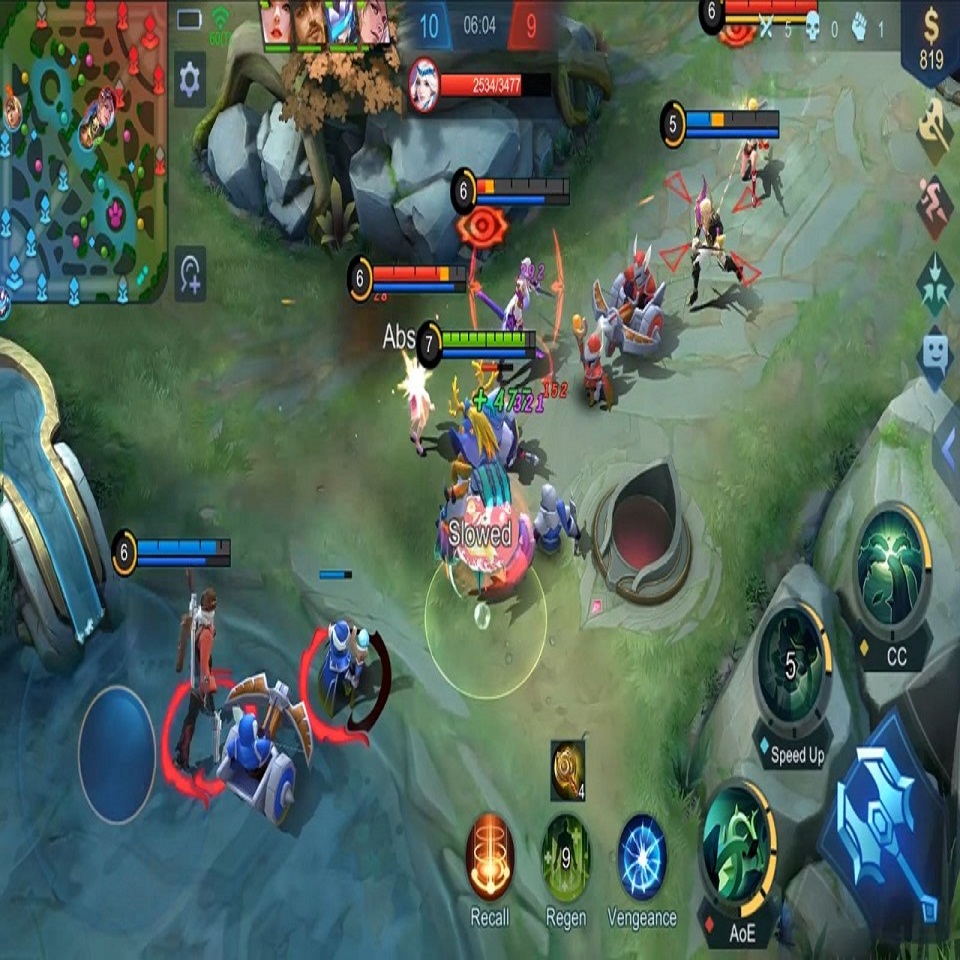This screenshot has width=960, height=960.
Task: Send the gather signal with converging arrows
Action: (935, 281)
